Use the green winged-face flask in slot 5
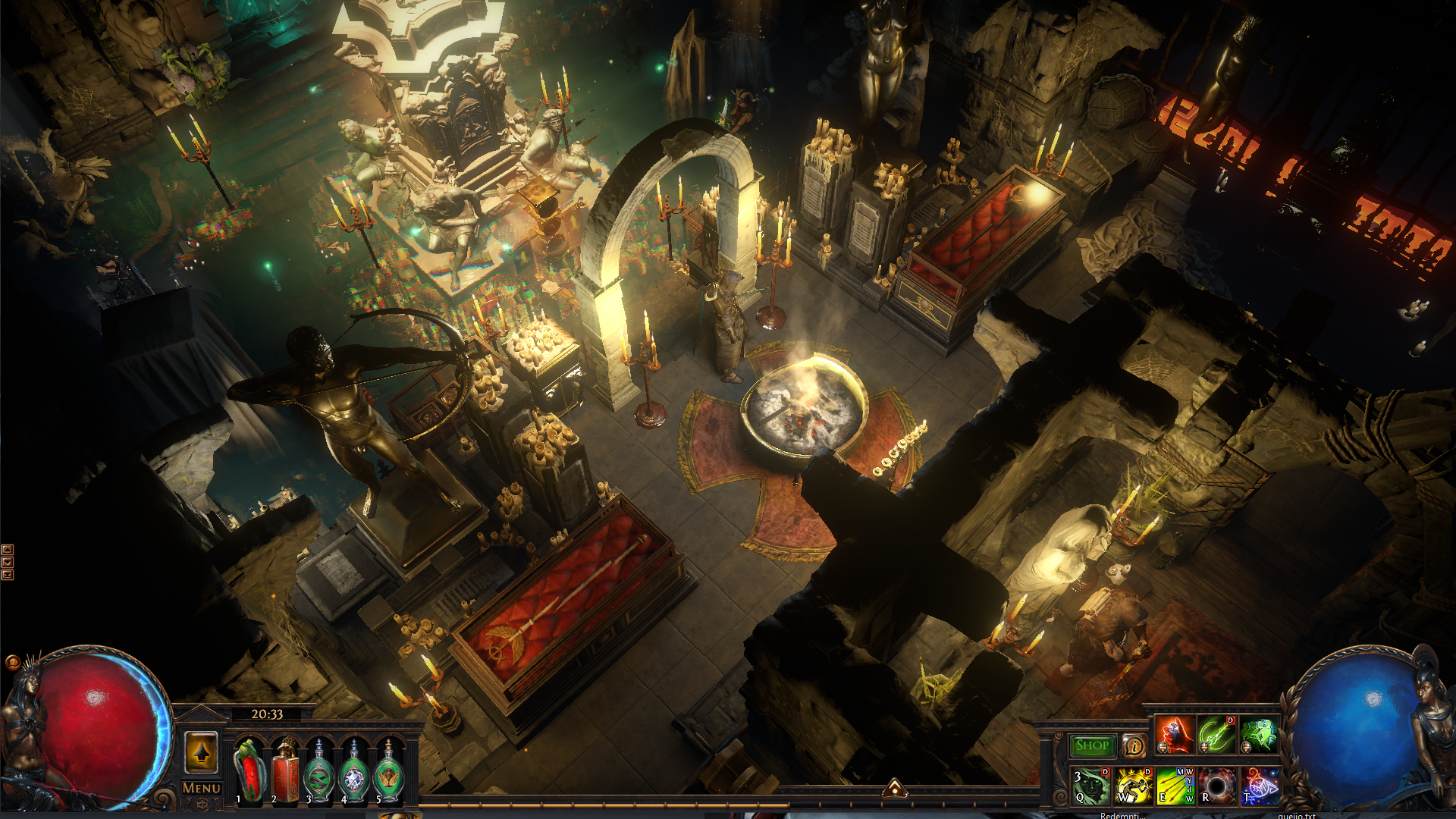The width and height of the screenshot is (1456, 819). 389,771
